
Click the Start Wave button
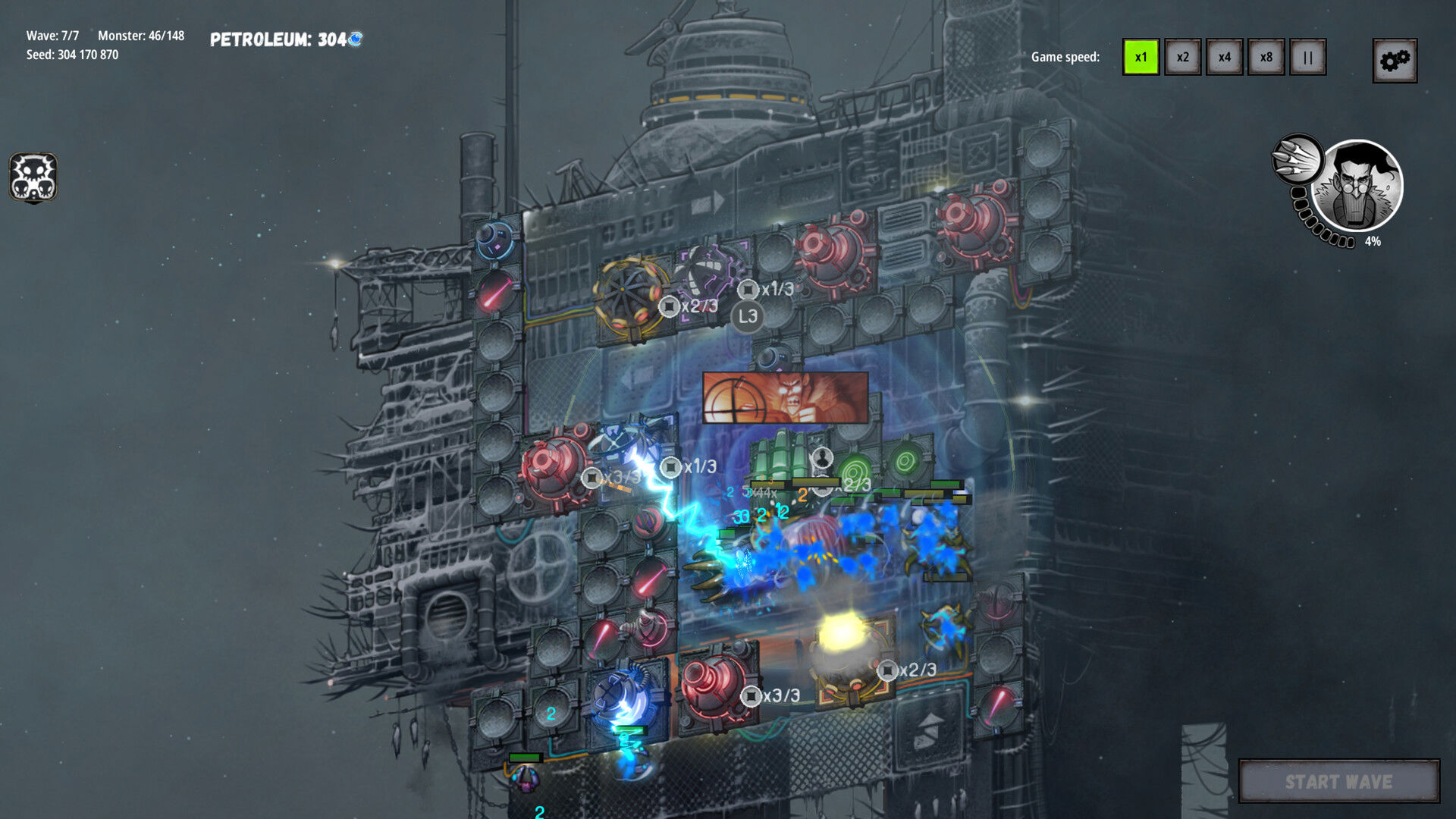[x=1338, y=781]
